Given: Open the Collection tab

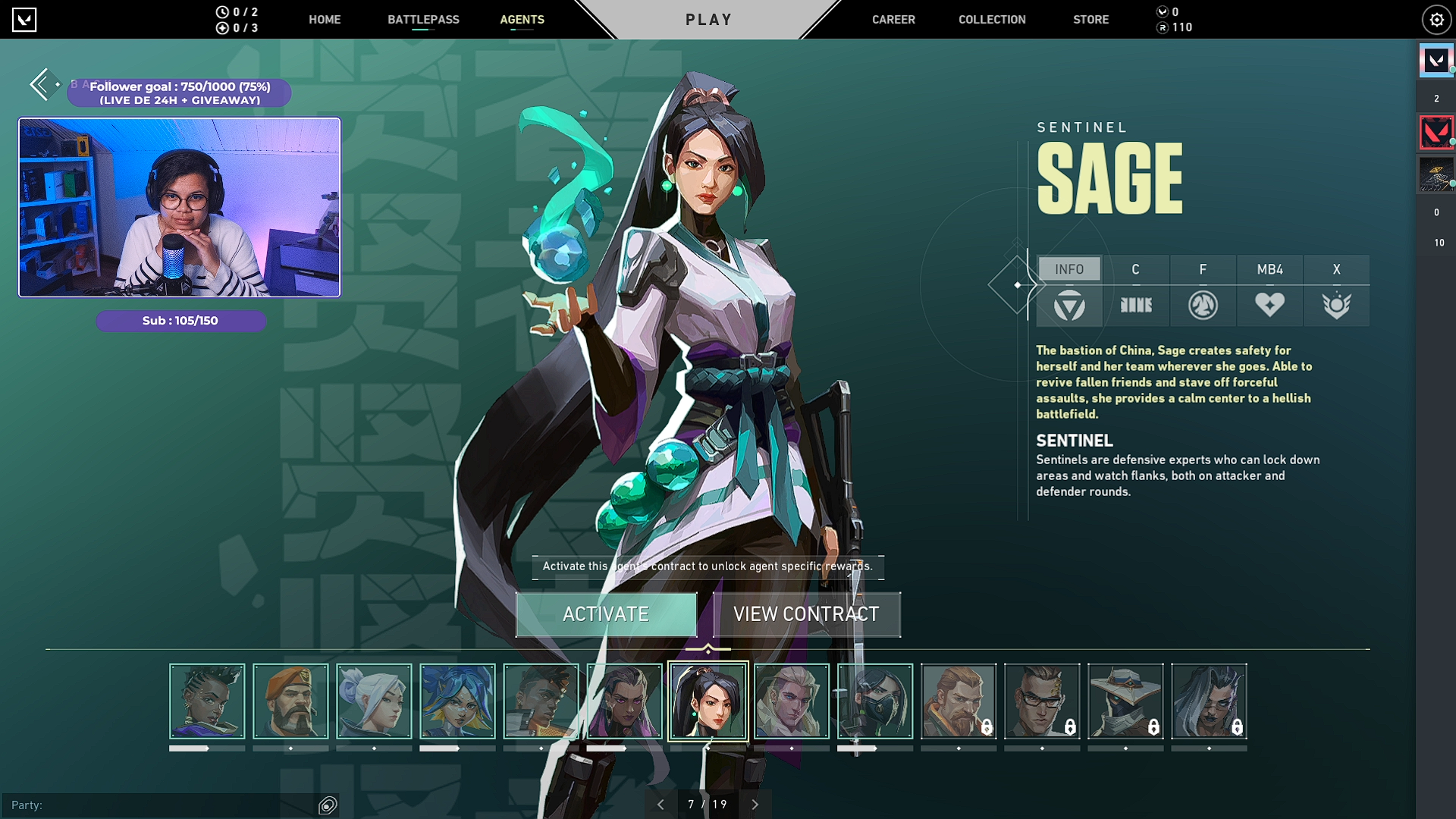Looking at the screenshot, I should 992,20.
